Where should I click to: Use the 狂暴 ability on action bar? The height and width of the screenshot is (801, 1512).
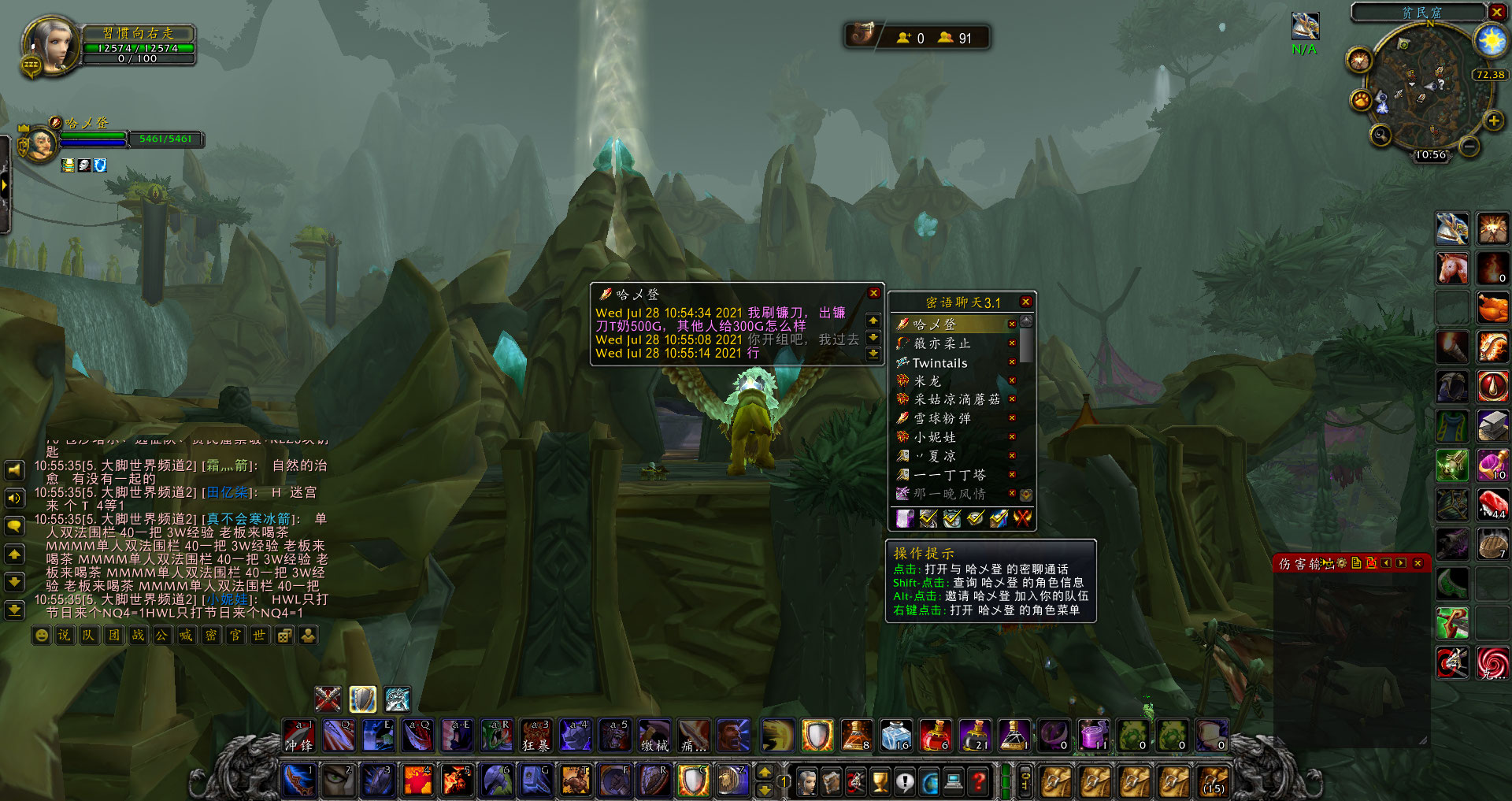pyautogui.click(x=536, y=736)
